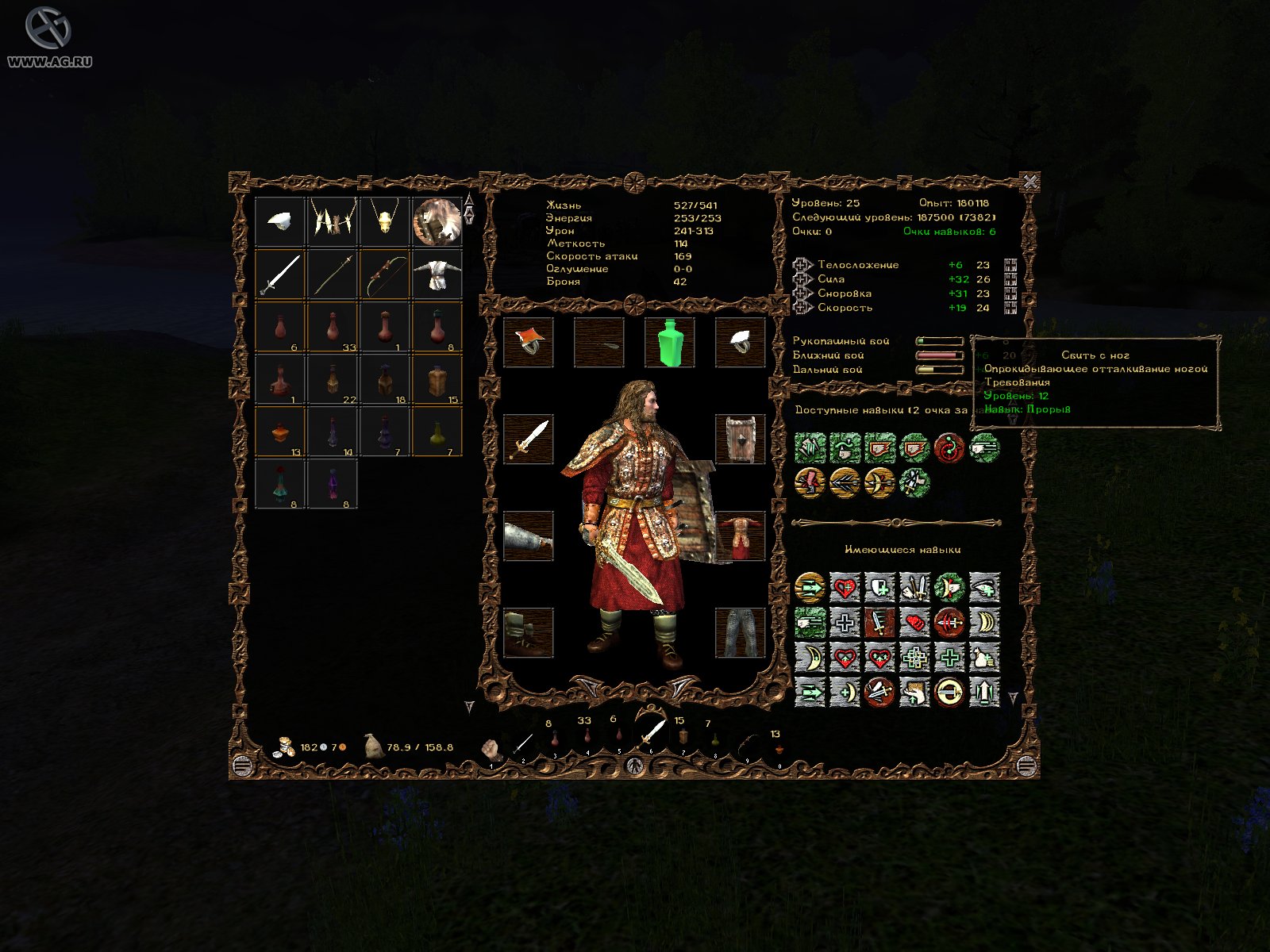Pick the white shirt from the inventory

[437, 274]
